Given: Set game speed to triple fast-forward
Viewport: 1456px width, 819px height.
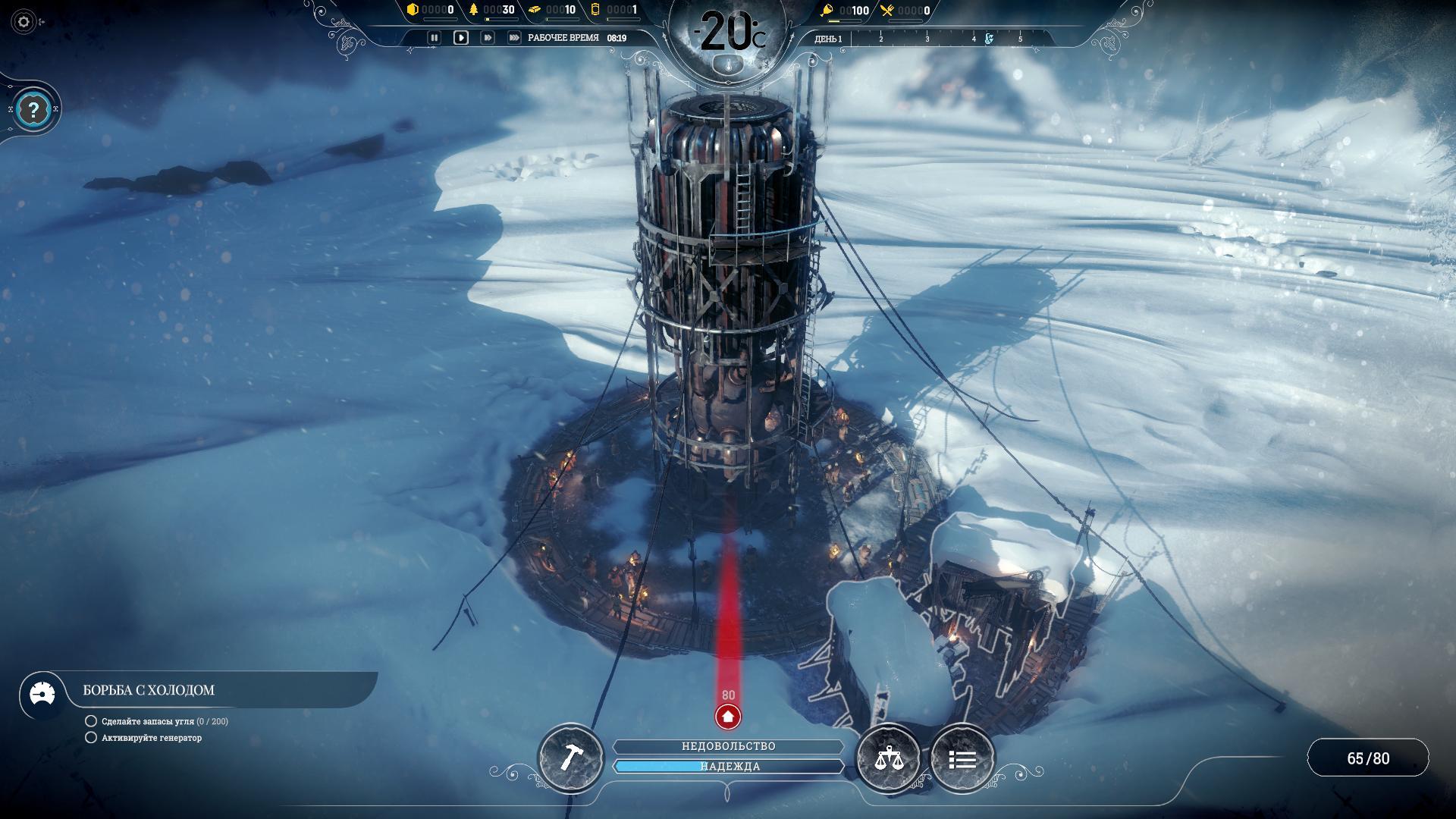Looking at the screenshot, I should click(x=513, y=37).
